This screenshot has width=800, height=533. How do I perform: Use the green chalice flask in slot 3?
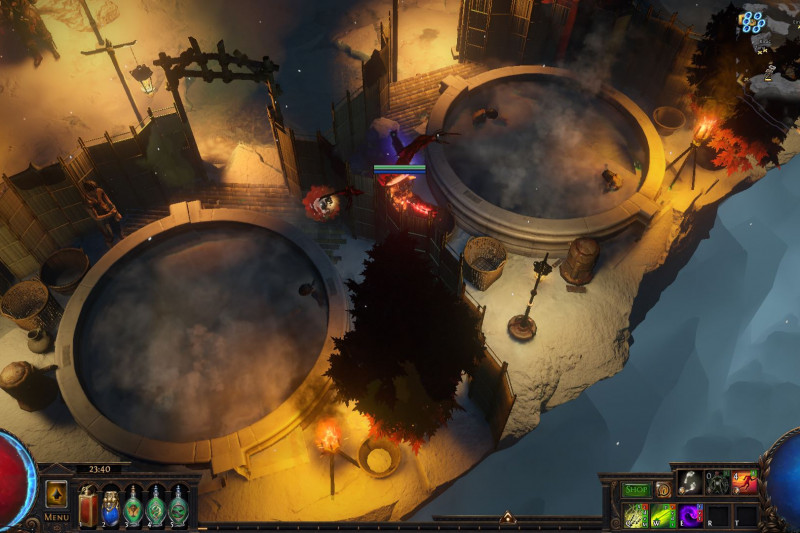coord(133,506)
